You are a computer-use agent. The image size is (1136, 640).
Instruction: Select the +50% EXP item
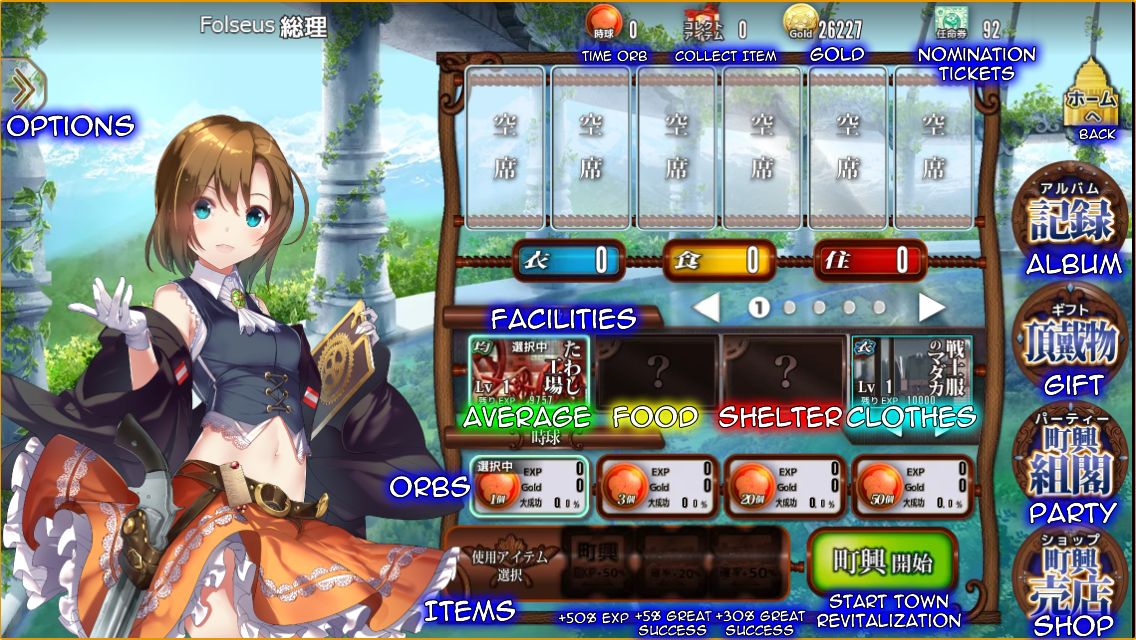[x=596, y=564]
